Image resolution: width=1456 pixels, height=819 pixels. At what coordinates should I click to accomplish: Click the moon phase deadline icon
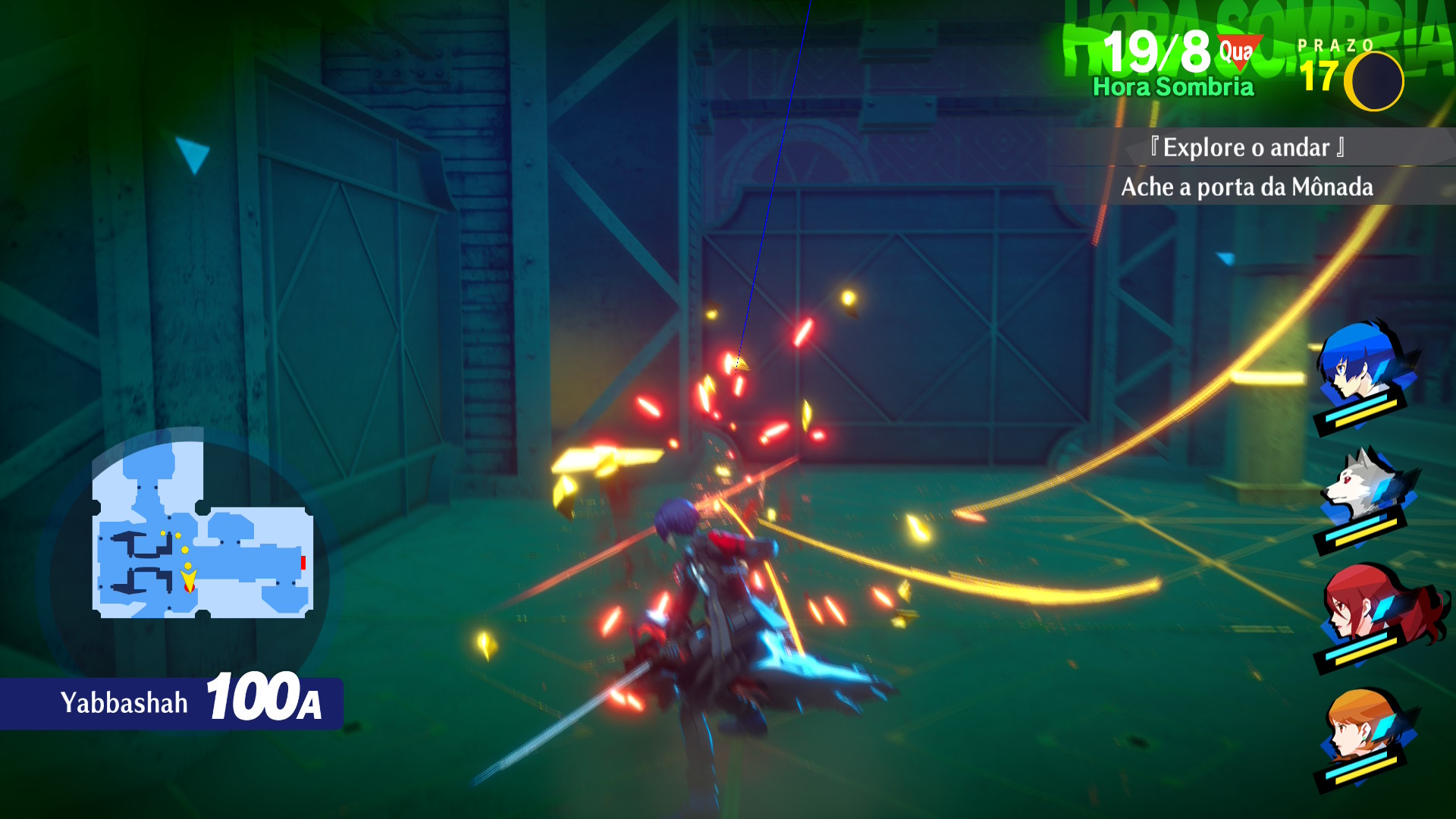coord(1373,81)
